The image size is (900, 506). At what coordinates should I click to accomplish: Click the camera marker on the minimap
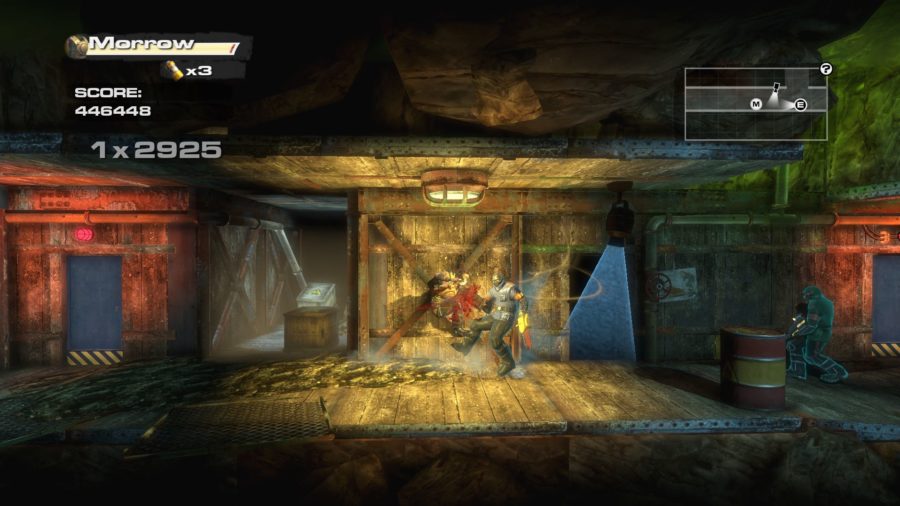point(775,88)
